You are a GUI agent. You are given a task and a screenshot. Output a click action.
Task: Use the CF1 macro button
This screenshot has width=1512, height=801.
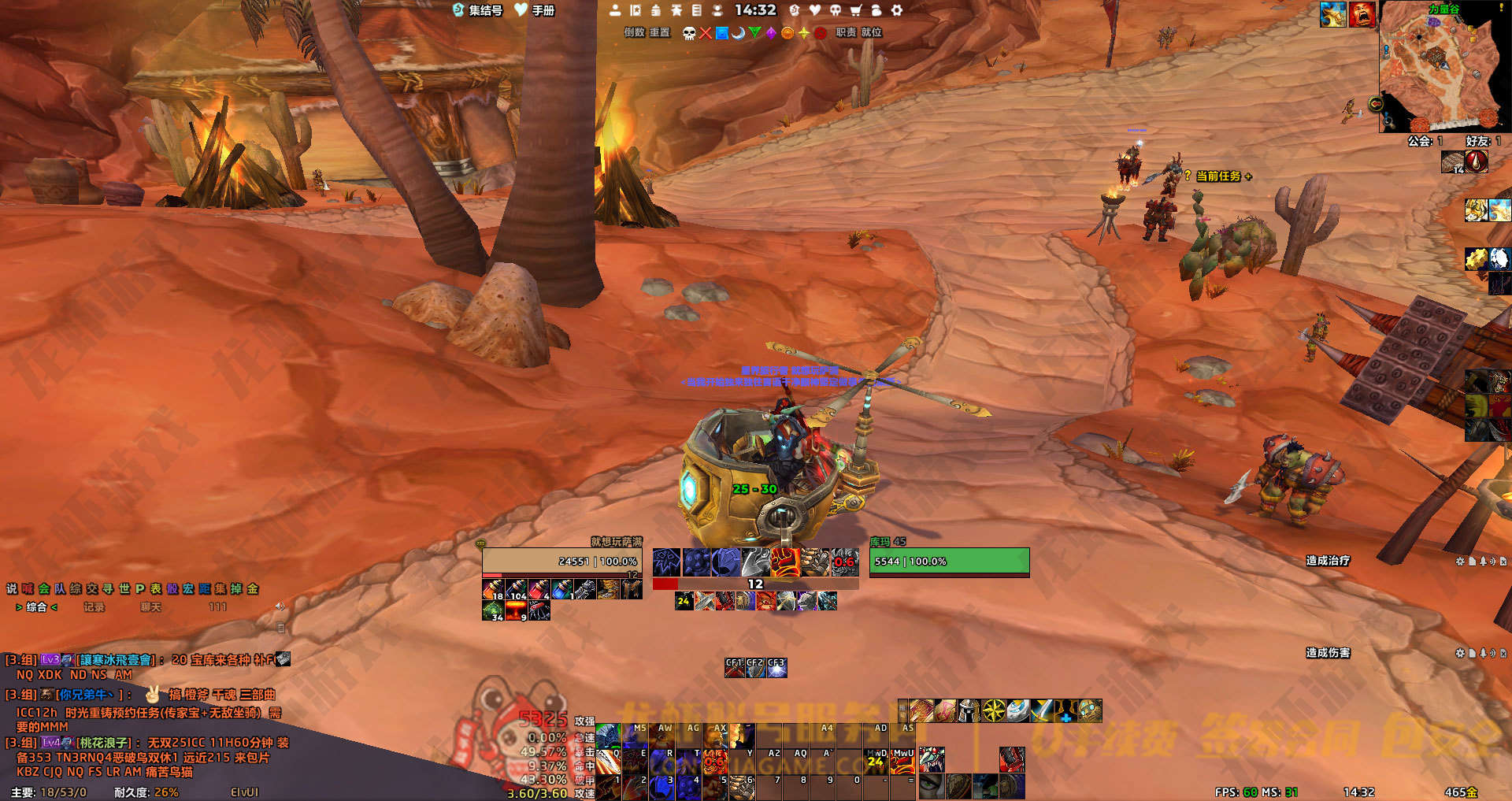[734, 668]
